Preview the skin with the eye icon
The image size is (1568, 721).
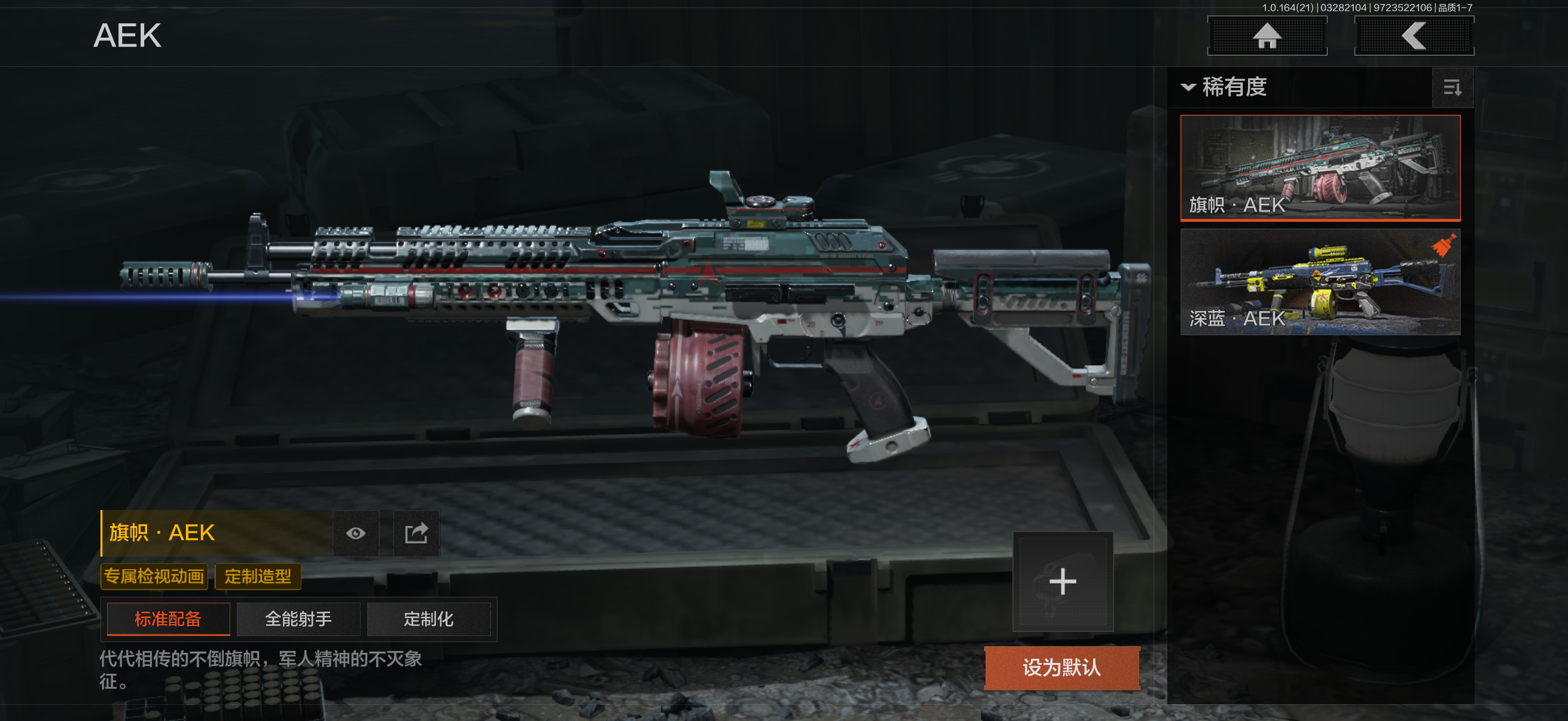(356, 534)
